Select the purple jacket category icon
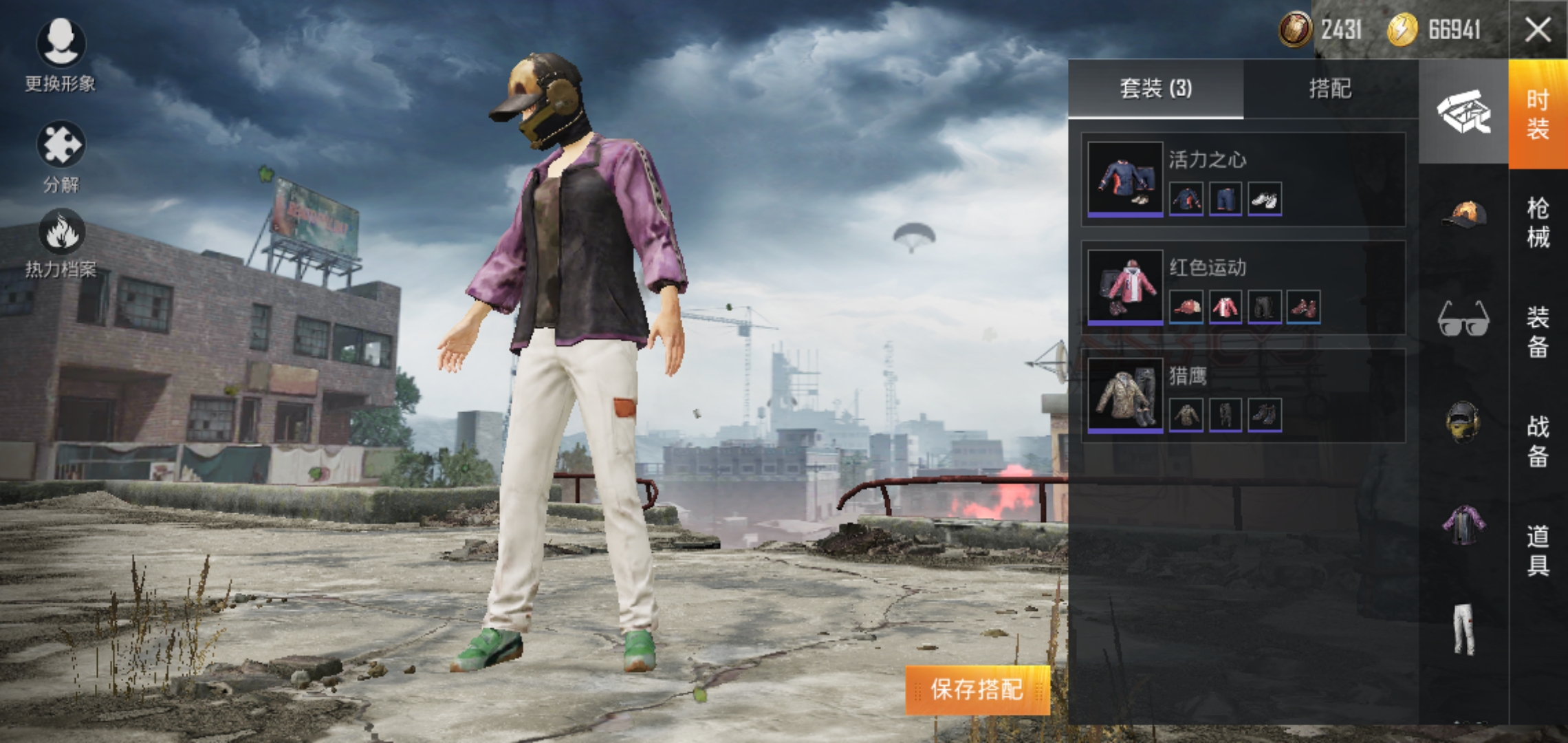Screen dimensions: 1568x743 pyautogui.click(x=1463, y=525)
